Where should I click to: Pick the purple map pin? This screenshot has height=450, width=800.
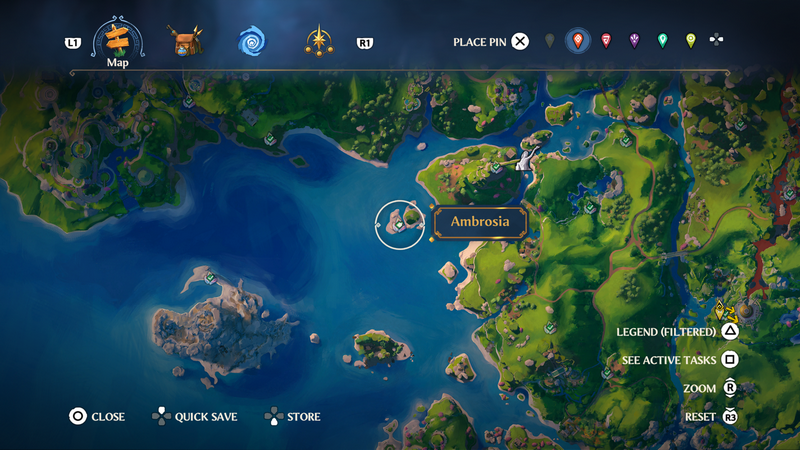coord(634,41)
